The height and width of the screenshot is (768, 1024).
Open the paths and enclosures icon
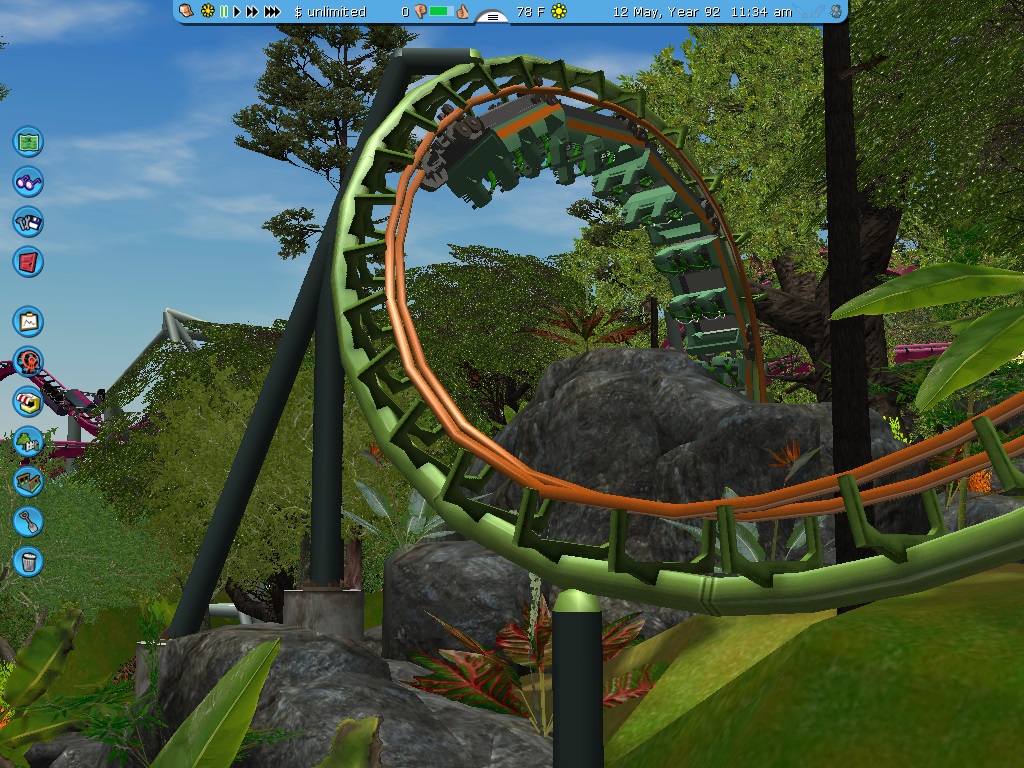point(28,481)
